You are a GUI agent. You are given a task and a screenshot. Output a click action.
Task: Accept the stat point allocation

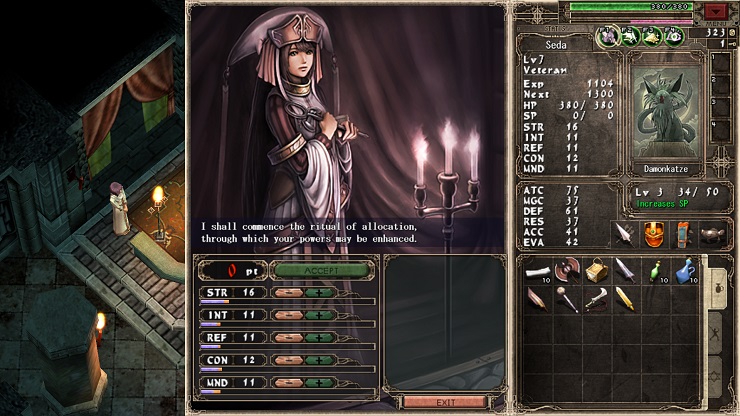[x=321, y=270]
